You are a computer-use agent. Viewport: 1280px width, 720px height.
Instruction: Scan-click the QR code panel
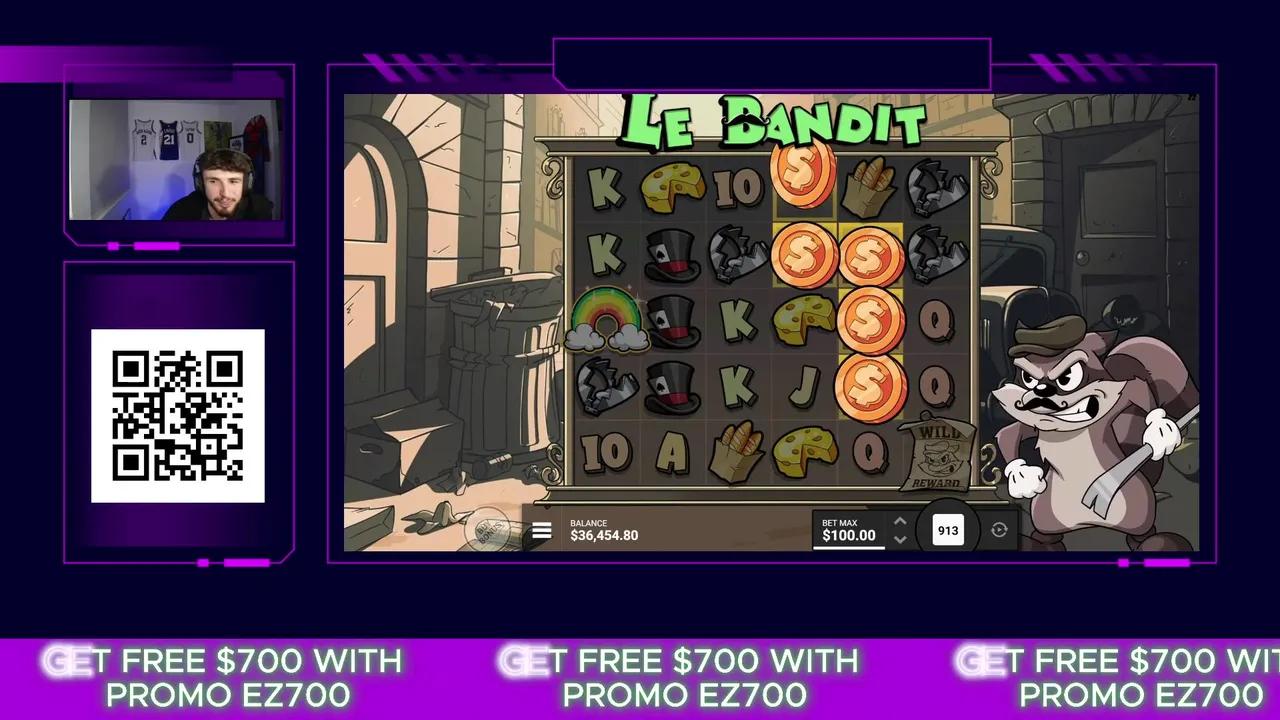(178, 415)
